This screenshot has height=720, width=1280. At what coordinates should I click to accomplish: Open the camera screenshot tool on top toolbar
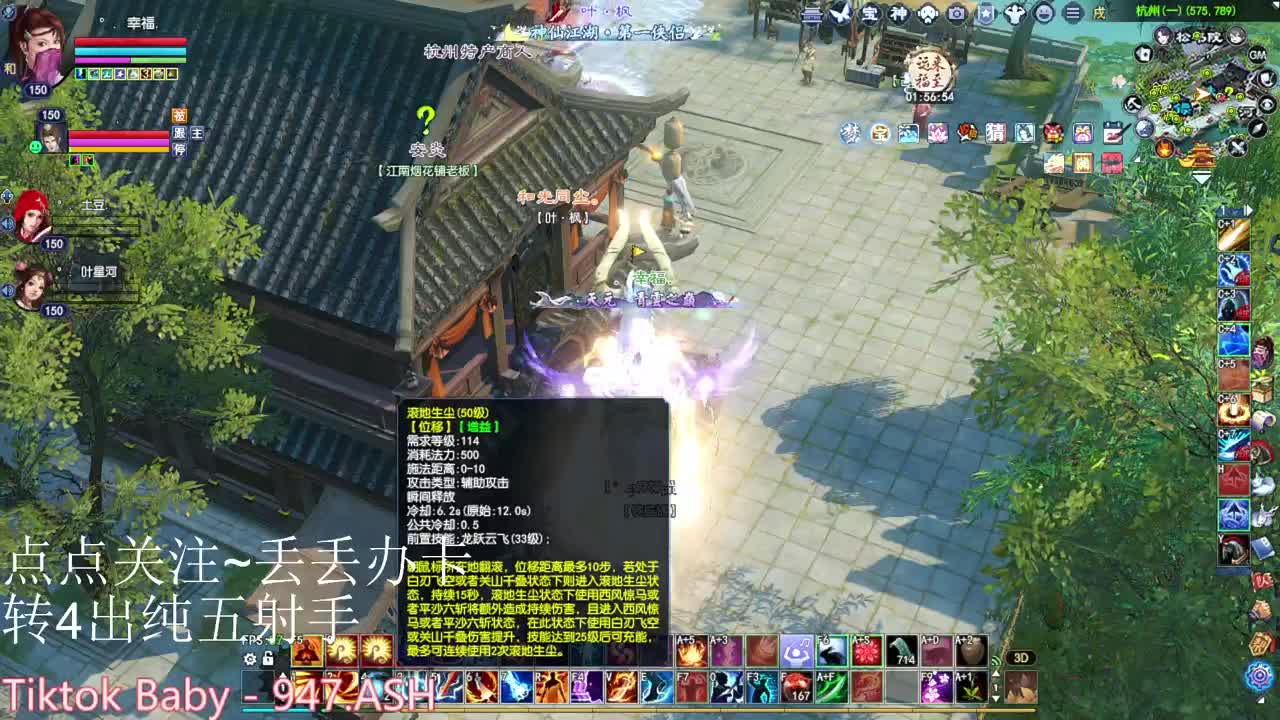(955, 14)
